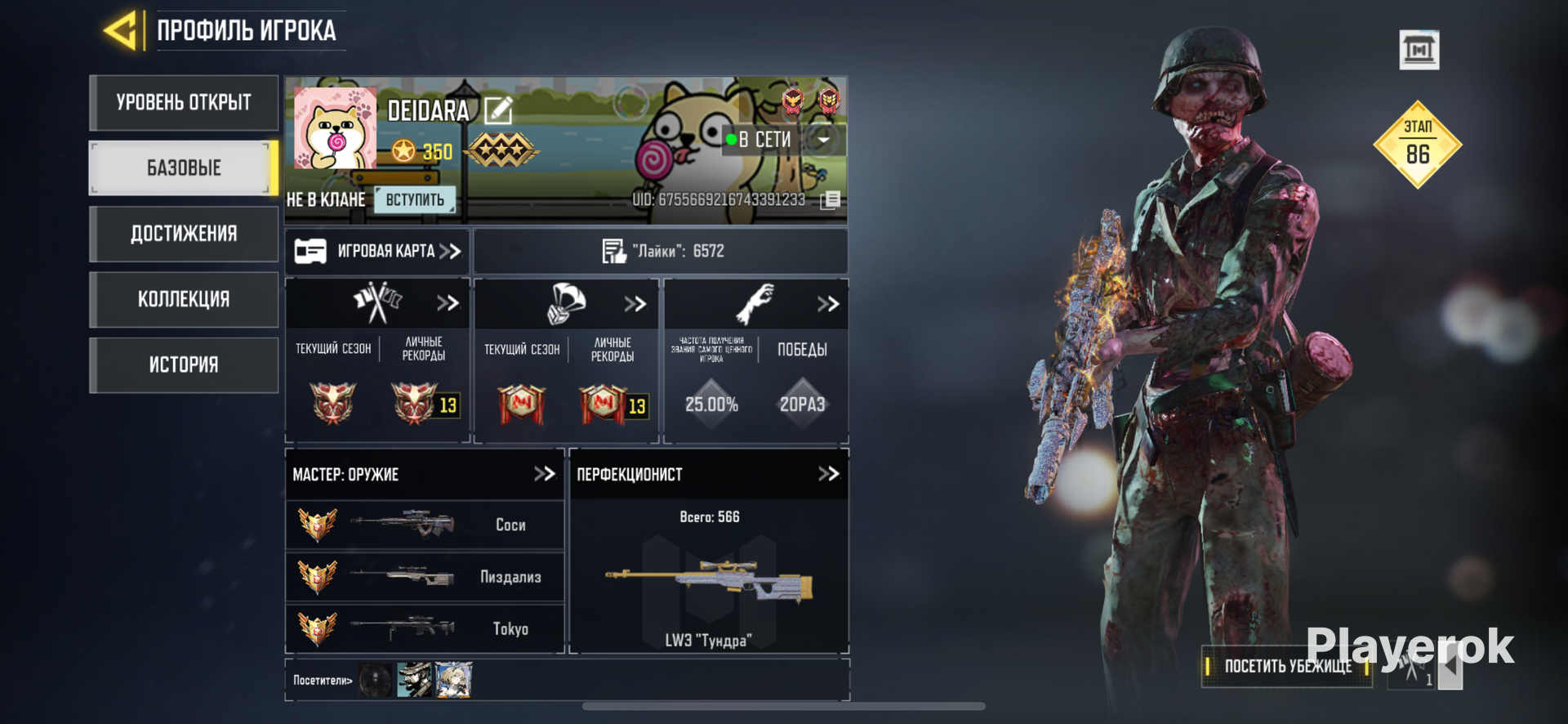Open the ПЕРФЕКЦИОНИСТ section

click(828, 474)
